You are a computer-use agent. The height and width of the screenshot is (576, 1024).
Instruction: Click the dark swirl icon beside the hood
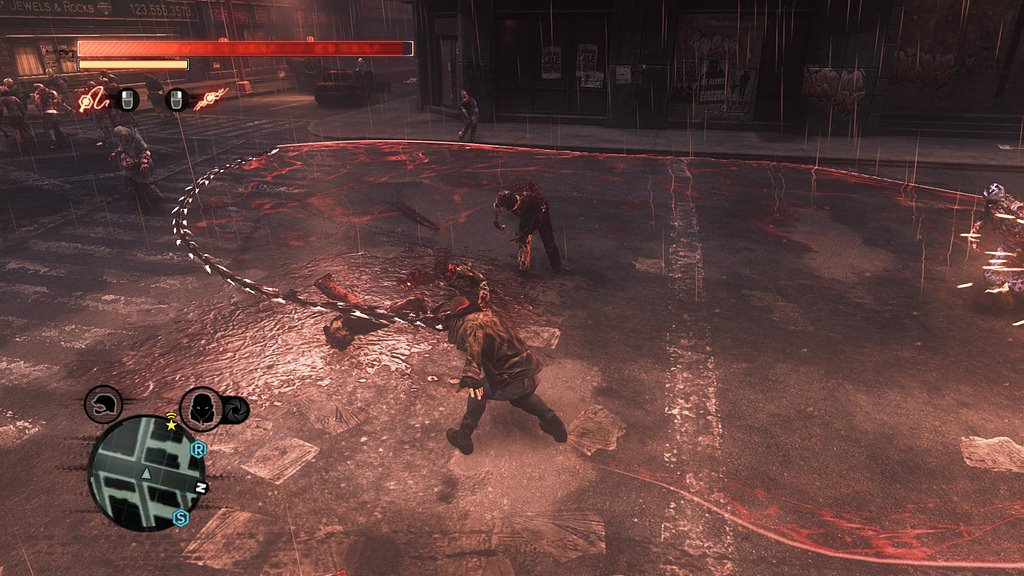tap(235, 410)
